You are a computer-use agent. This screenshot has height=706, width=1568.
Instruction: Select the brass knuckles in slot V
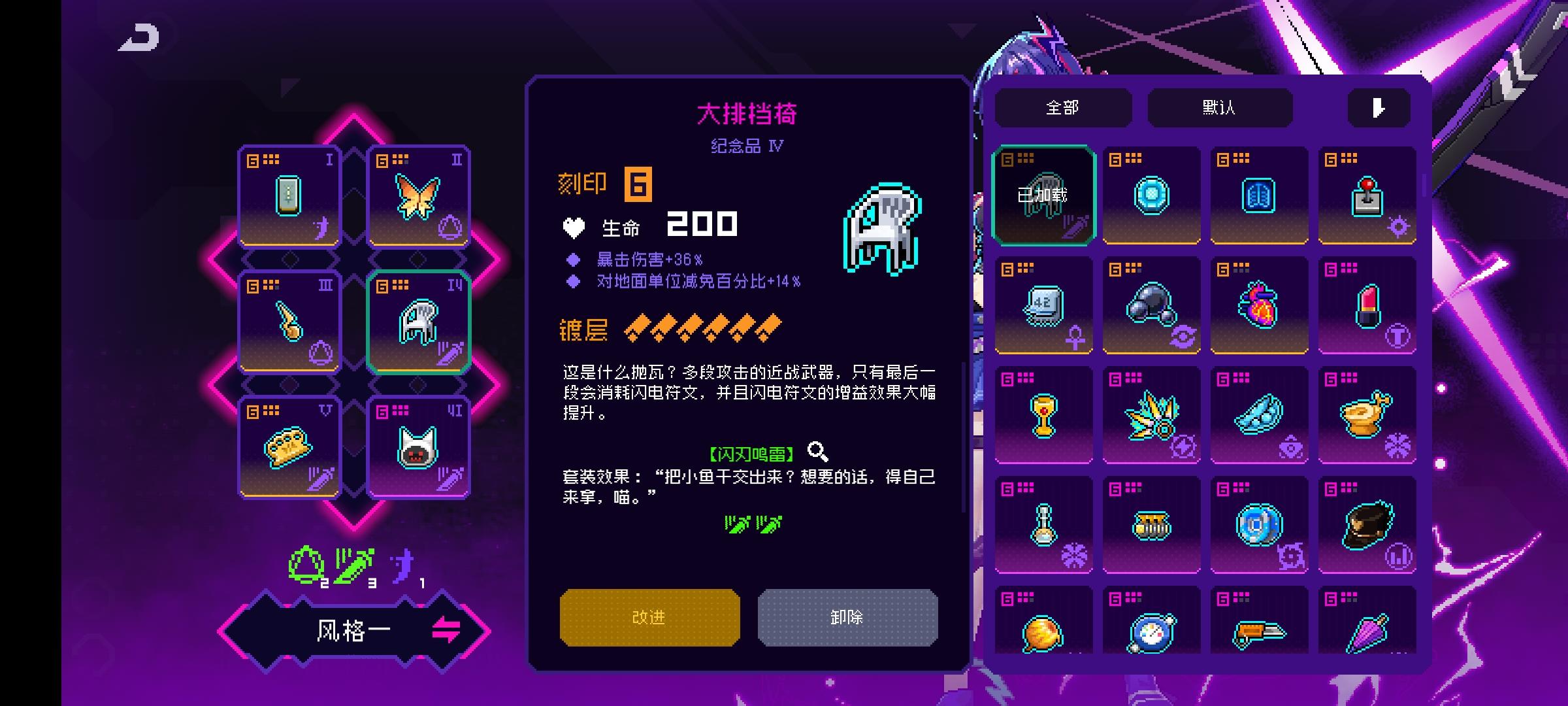pyautogui.click(x=289, y=446)
